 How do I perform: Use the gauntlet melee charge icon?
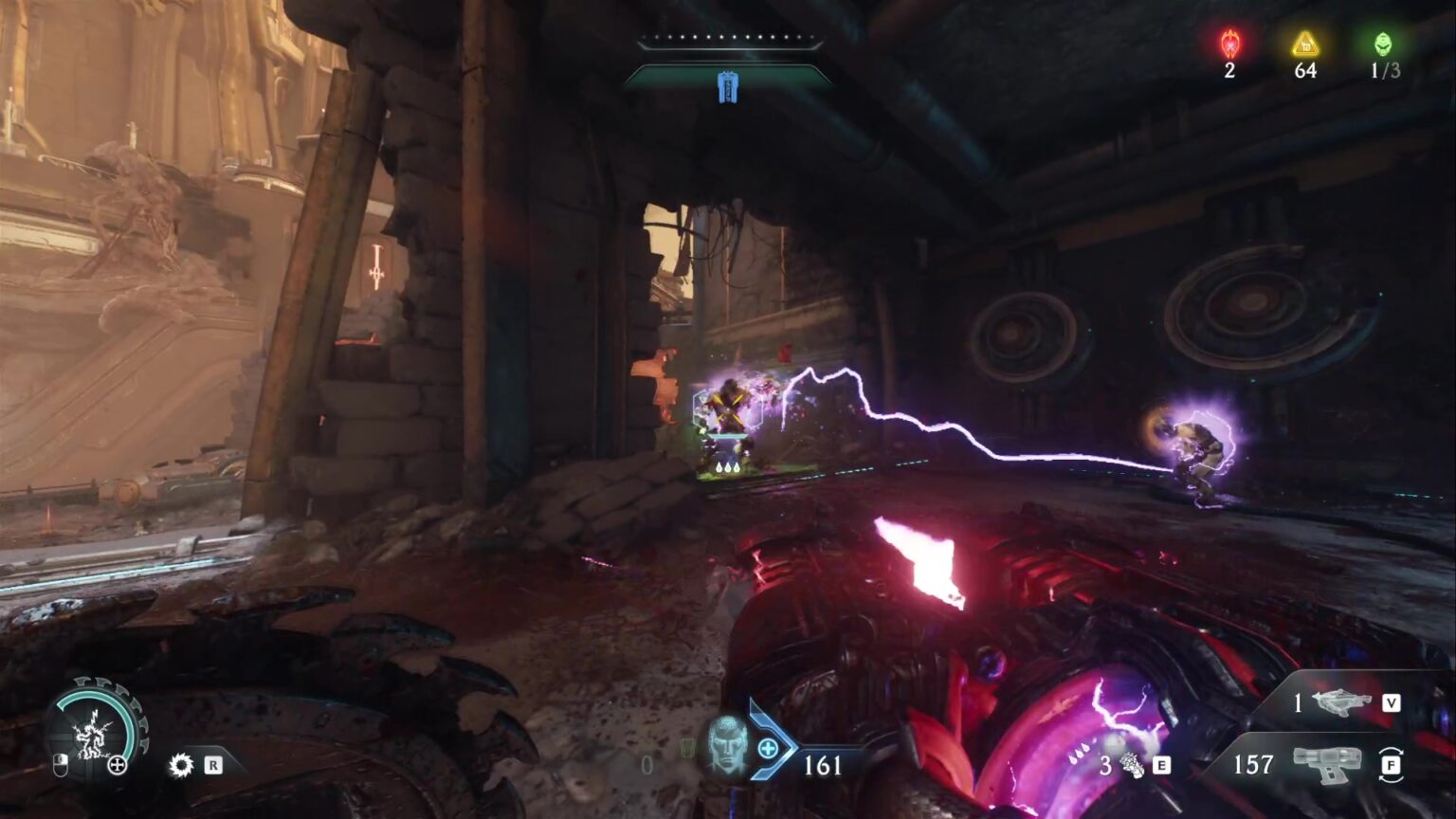click(1133, 765)
